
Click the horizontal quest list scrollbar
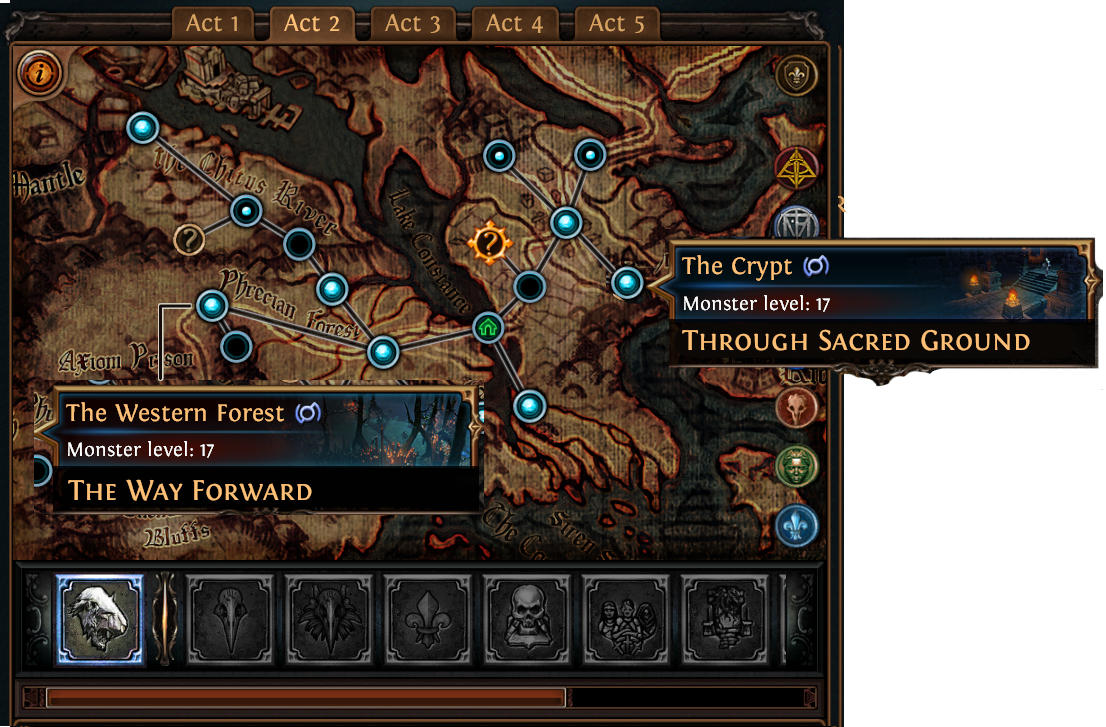point(306,697)
